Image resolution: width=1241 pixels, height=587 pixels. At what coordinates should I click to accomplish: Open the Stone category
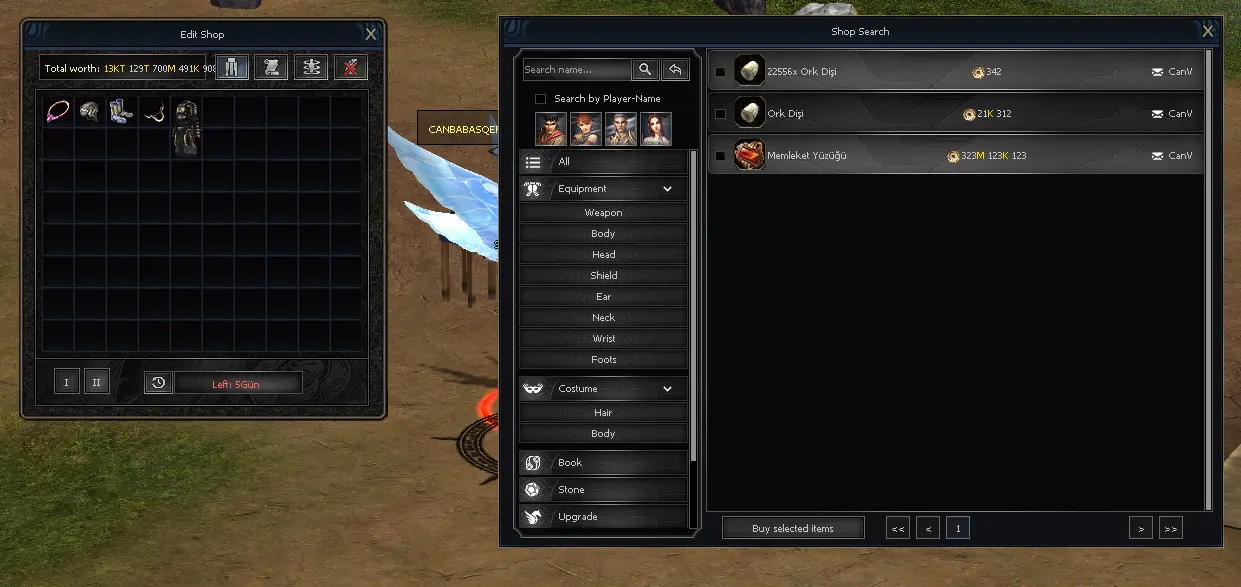[x=603, y=490]
